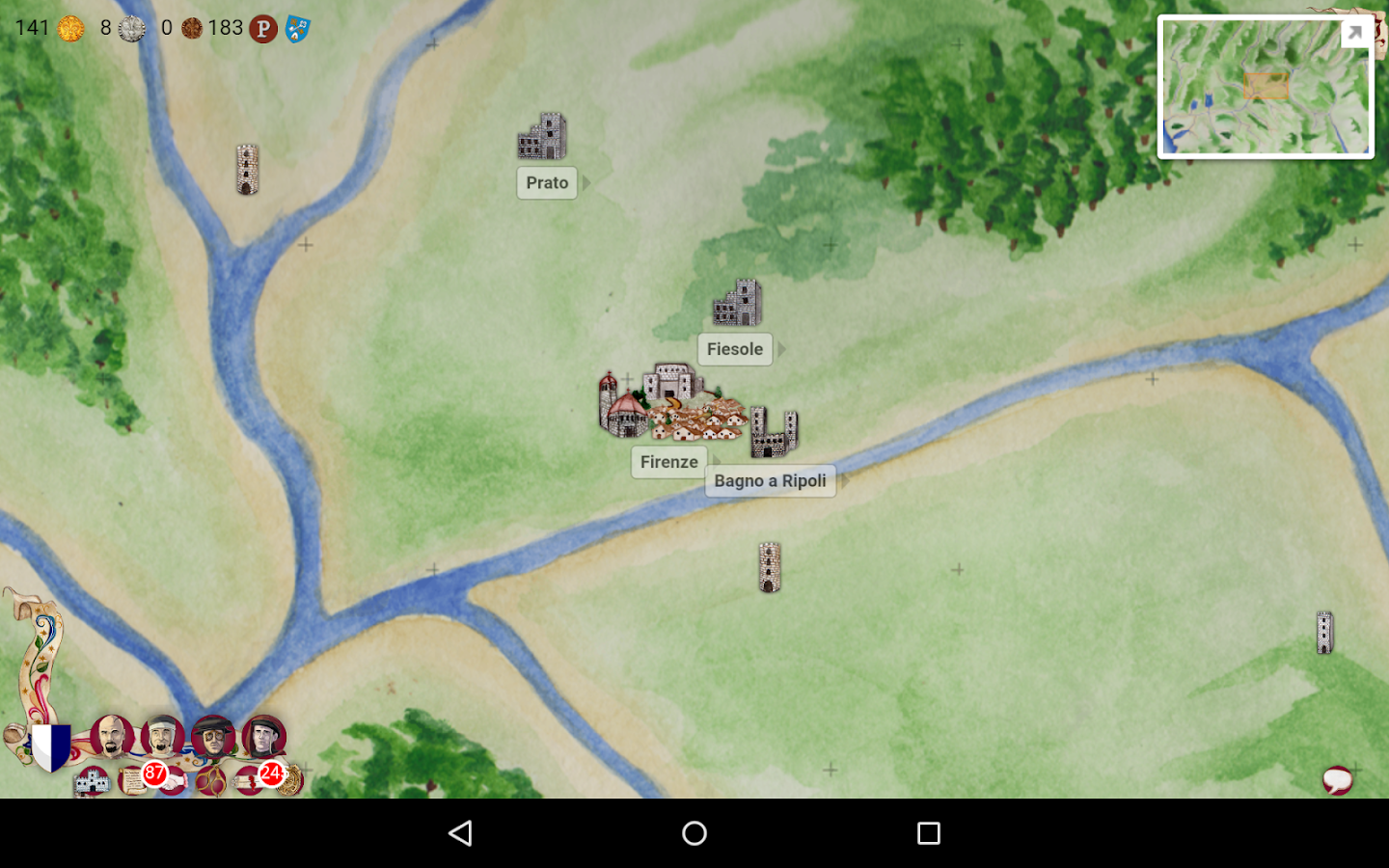Open the red P prestige icon
The image size is (1389, 868).
[262, 29]
